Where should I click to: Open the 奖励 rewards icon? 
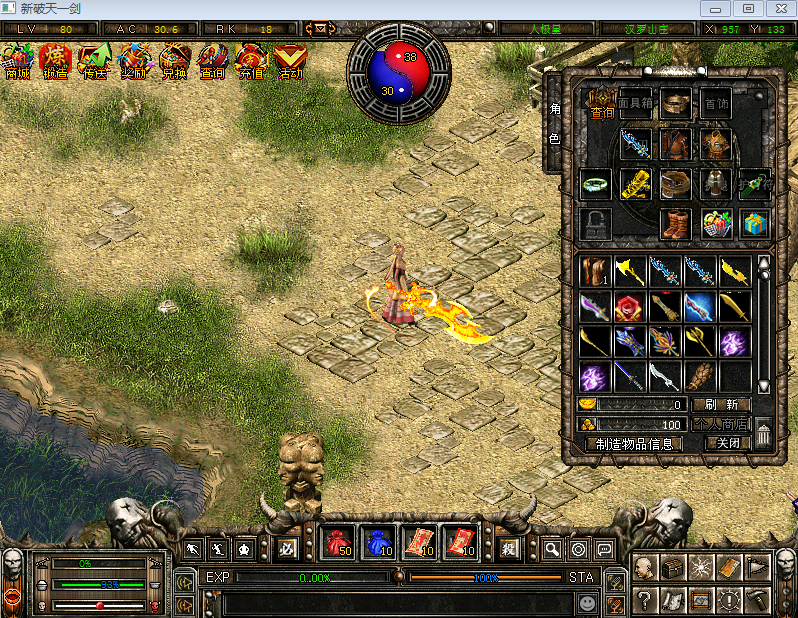click(x=134, y=61)
